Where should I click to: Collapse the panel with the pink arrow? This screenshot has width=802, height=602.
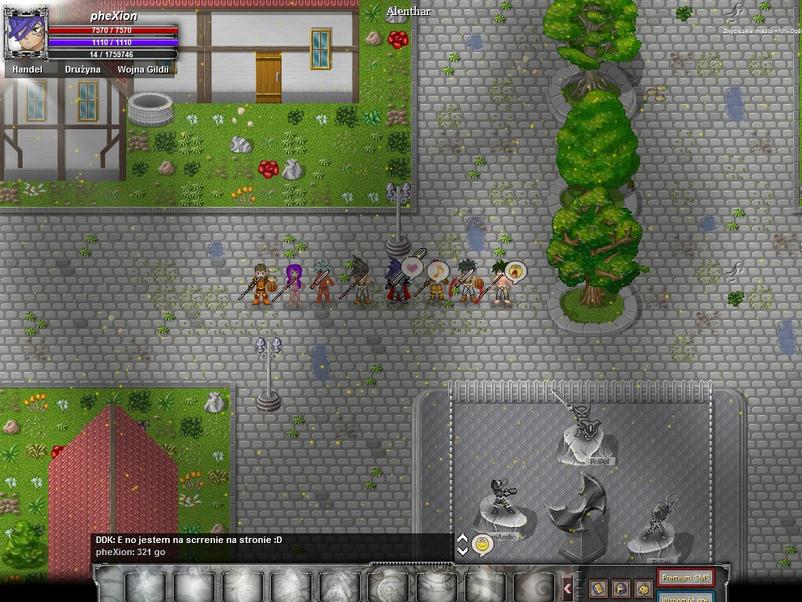click(x=568, y=587)
